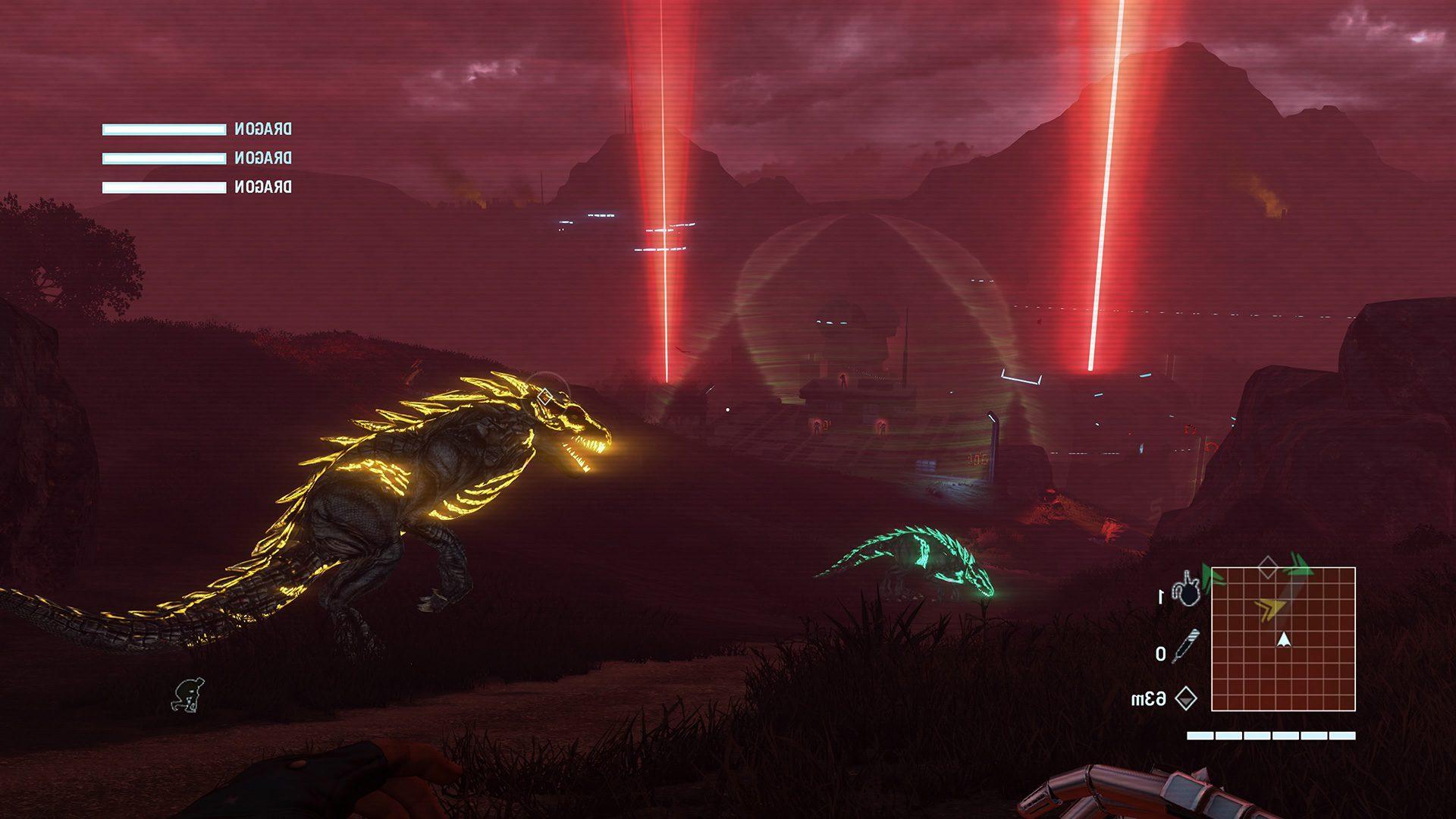The image size is (1456, 819).
Task: Select the yellow dragon marker on minimap
Action: coord(1269,606)
